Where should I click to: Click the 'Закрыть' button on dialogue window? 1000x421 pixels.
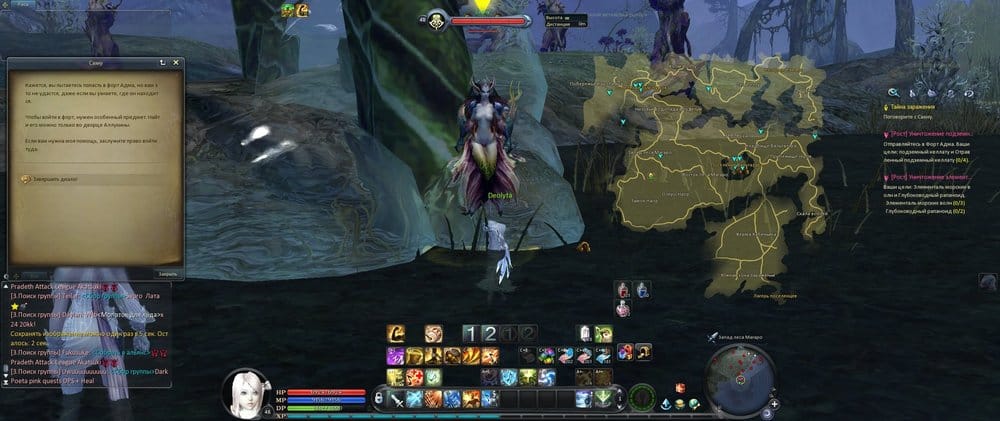tap(166, 273)
